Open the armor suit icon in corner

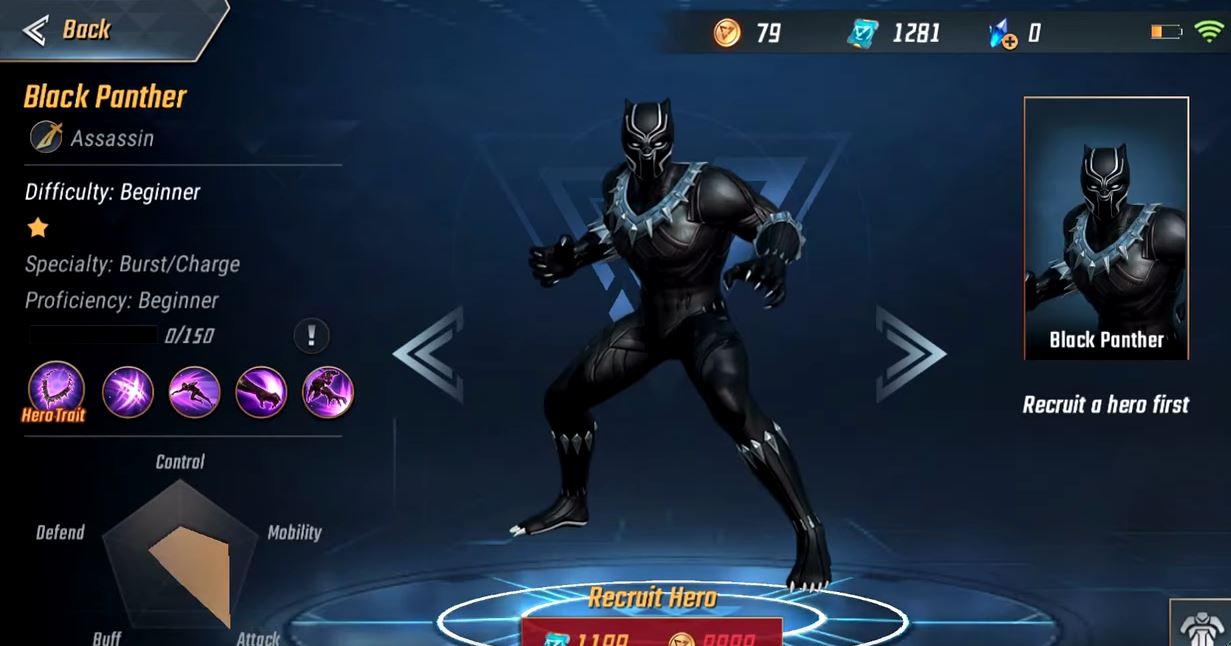tap(1203, 627)
